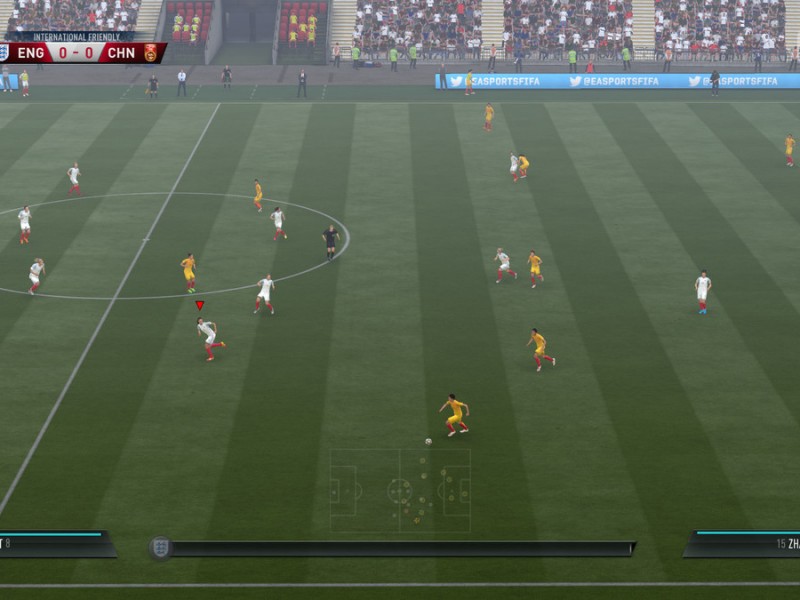800x600 pixels.
Task: Click the England badge on the bottom bar
Action: [160, 547]
